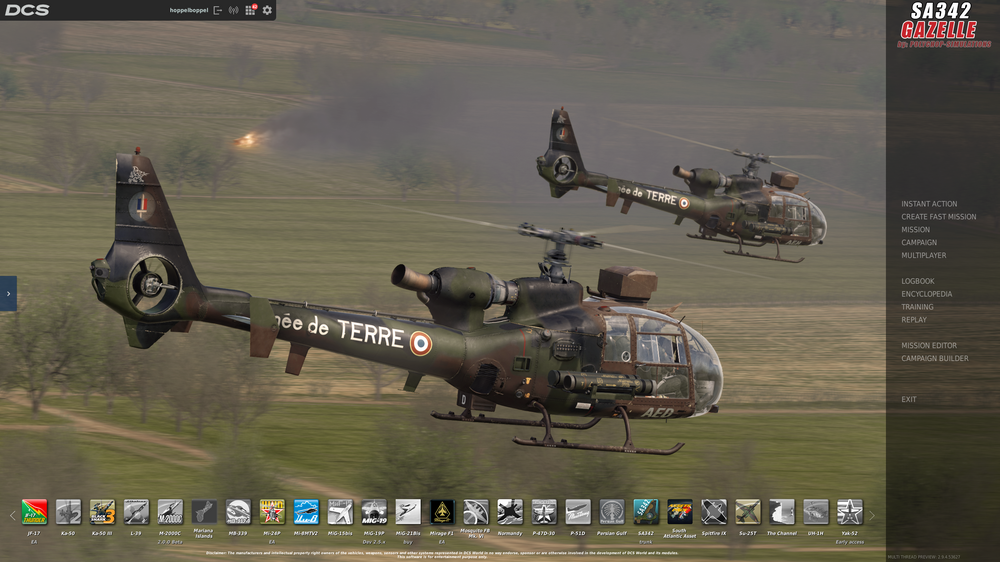Choose the Campaign option

pyautogui.click(x=919, y=243)
